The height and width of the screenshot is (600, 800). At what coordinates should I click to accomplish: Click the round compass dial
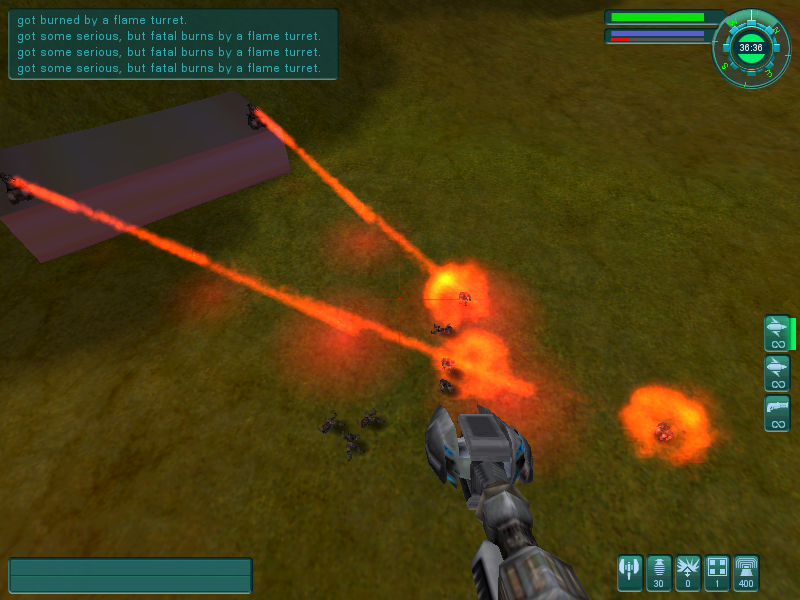pos(750,47)
